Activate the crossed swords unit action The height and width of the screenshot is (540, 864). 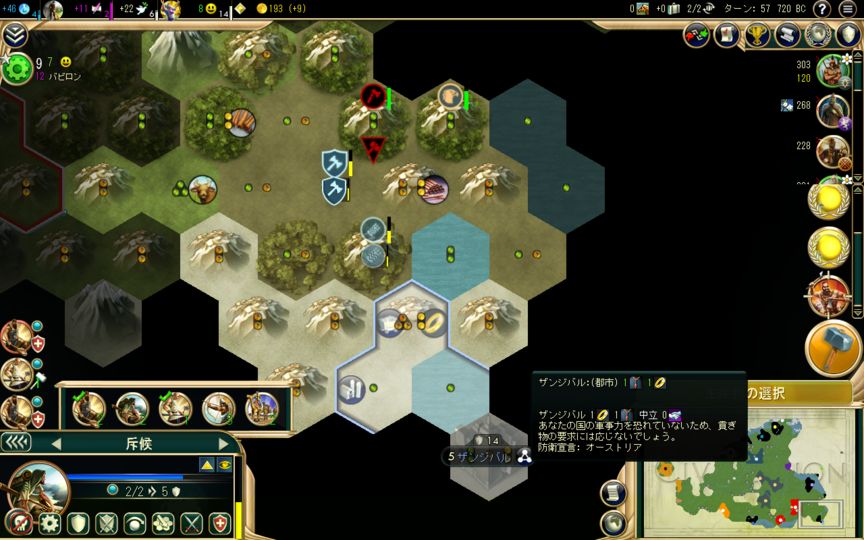191,523
